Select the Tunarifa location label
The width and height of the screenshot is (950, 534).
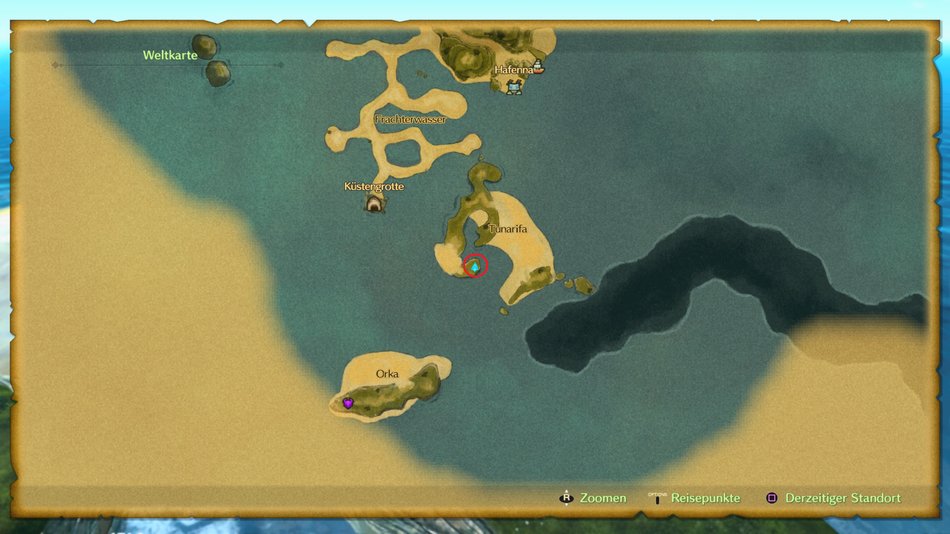[x=507, y=229]
